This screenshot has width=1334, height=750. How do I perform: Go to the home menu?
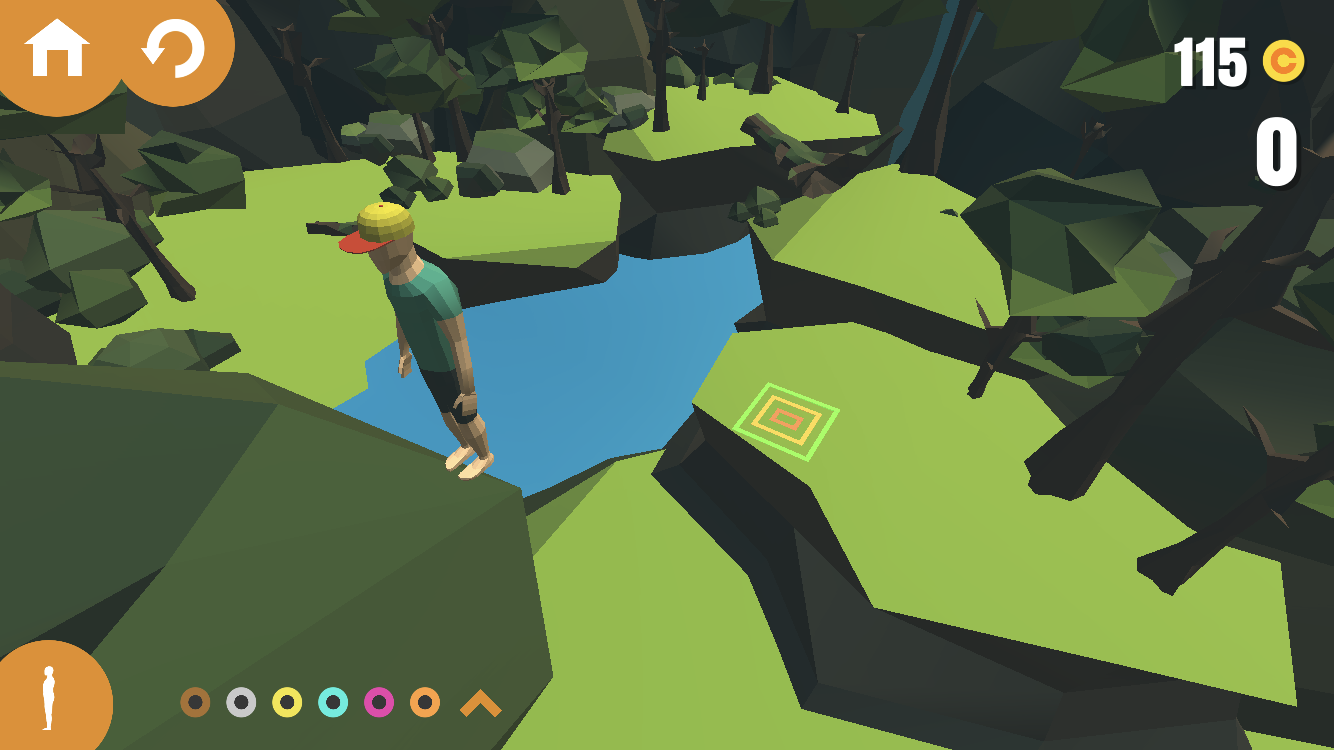(x=57, y=48)
